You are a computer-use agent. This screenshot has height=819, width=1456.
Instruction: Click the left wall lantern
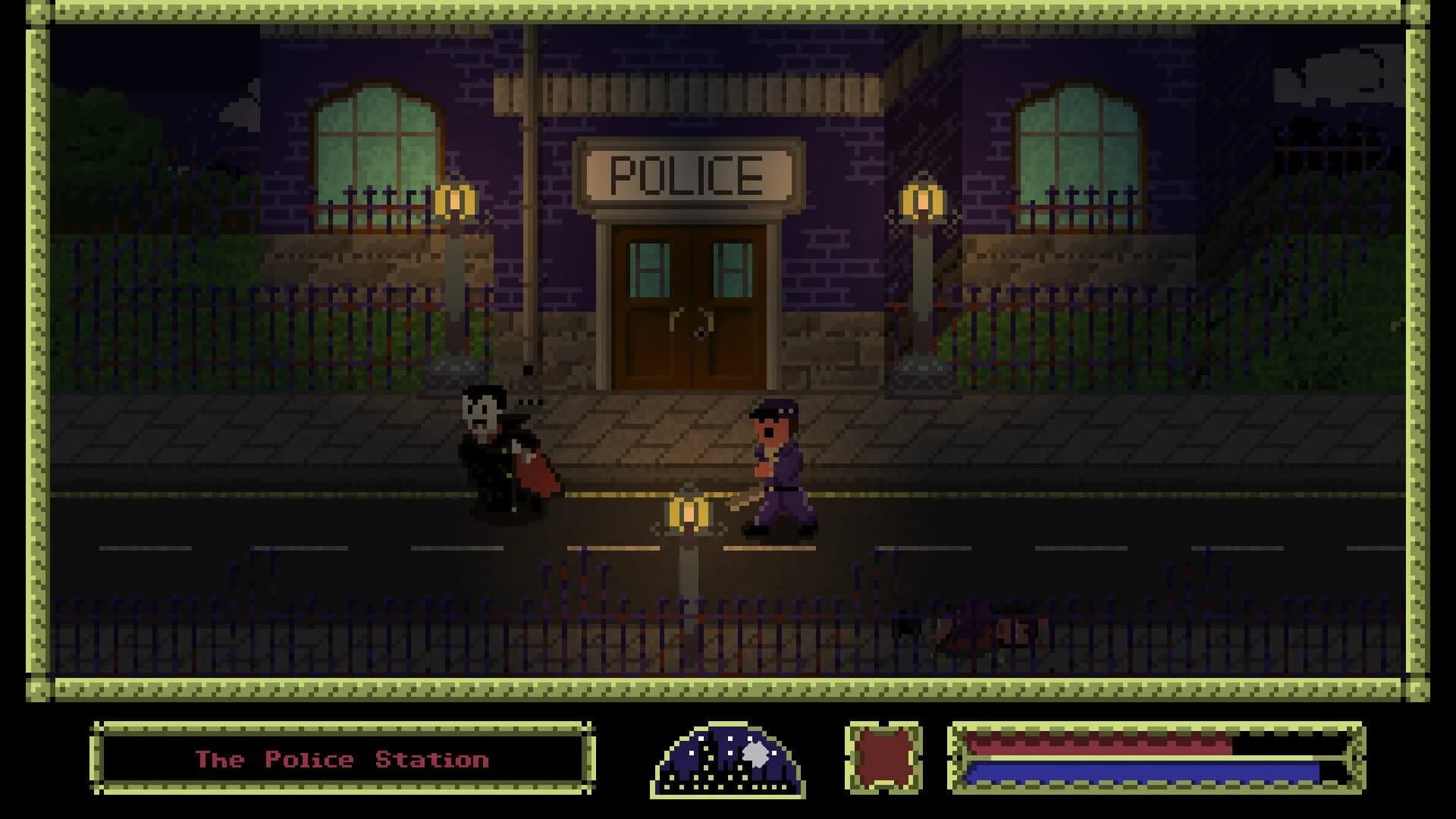click(455, 202)
